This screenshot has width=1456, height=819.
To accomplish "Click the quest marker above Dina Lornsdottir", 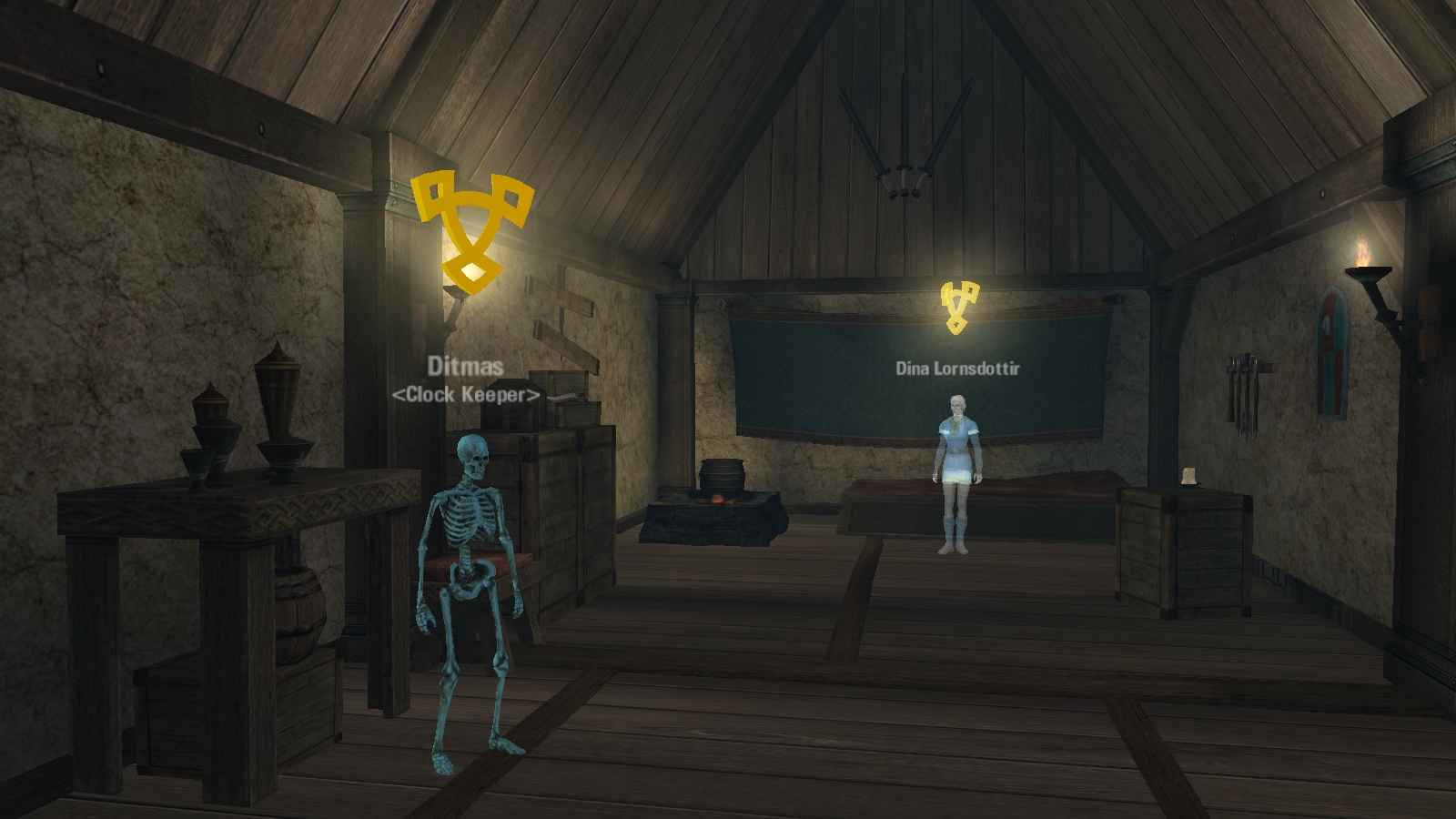I will [958, 307].
